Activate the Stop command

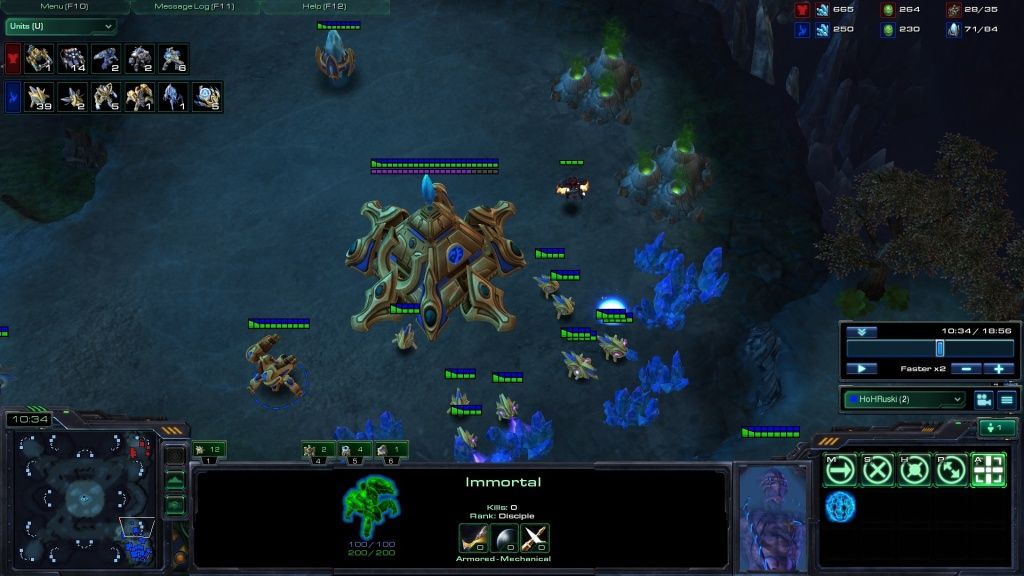pos(877,470)
